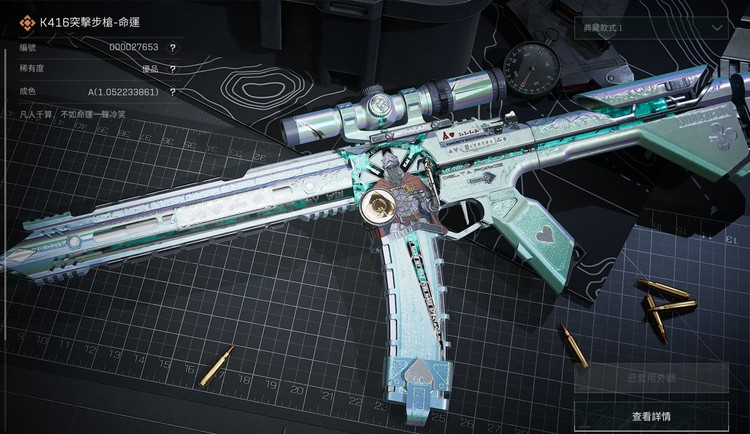This screenshot has width=750, height=434.
Task: Show help for the 稀有度 rarity row
Action: coord(173,69)
